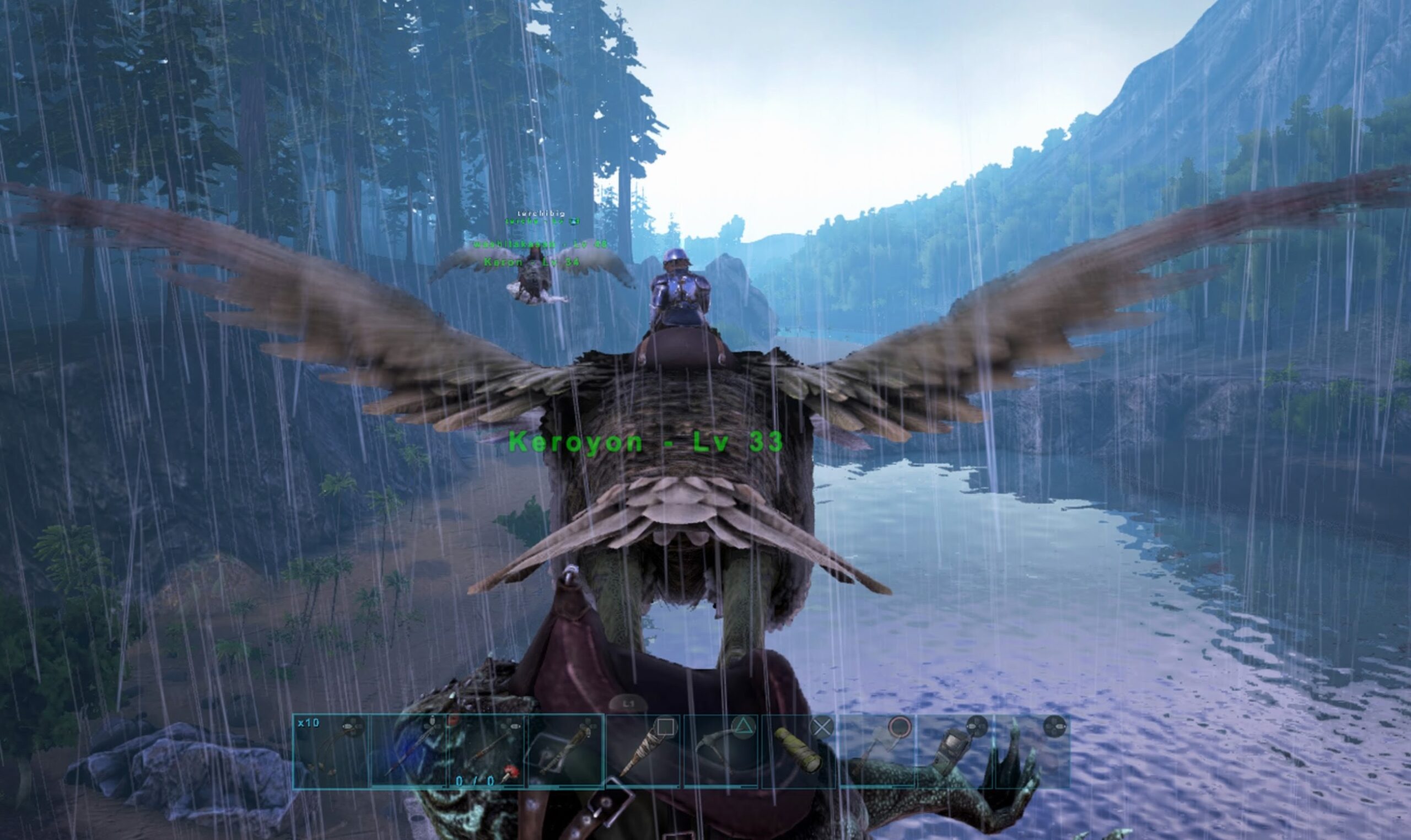This screenshot has width=1411, height=840.
Task: Equip the spear in the hotbar
Action: pyautogui.click(x=408, y=751)
